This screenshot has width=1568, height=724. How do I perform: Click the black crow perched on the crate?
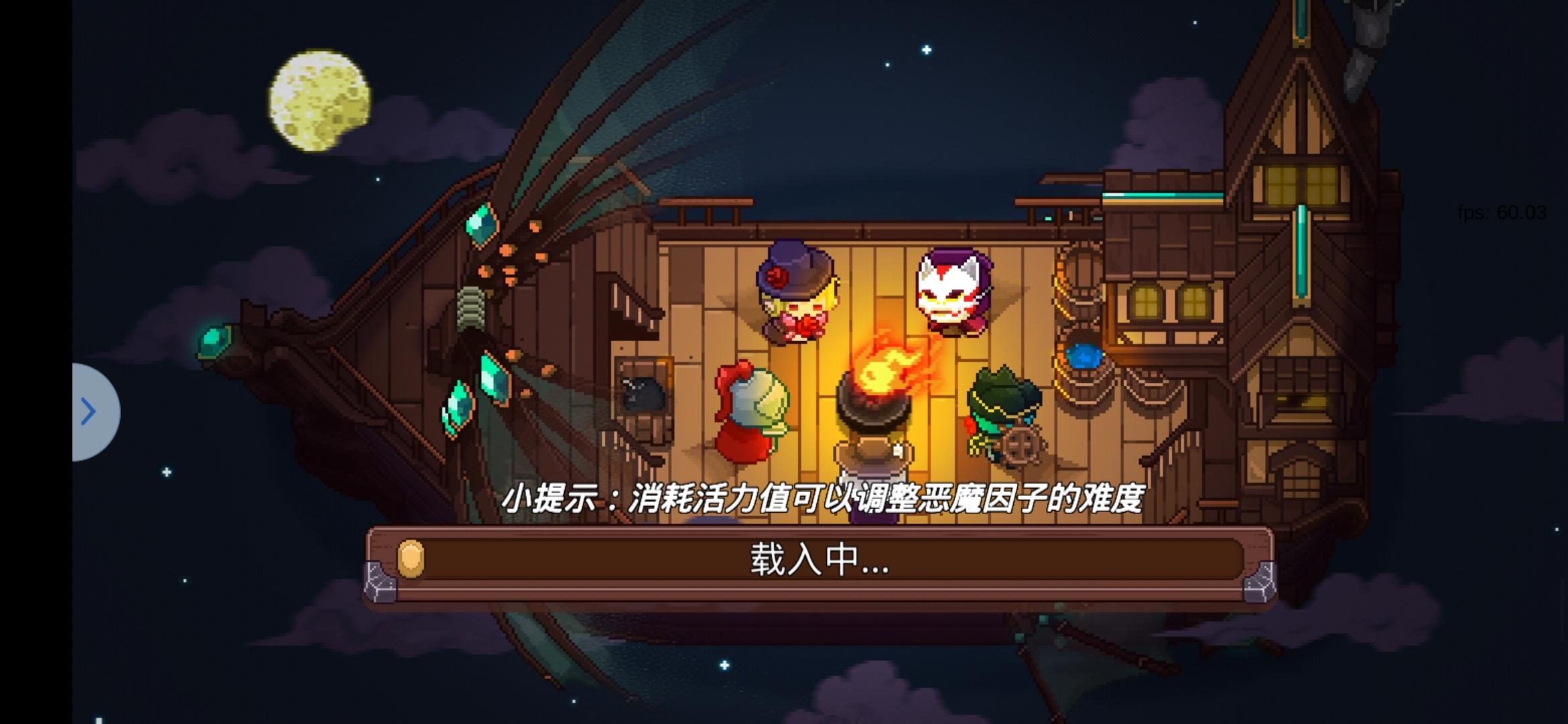tap(643, 396)
